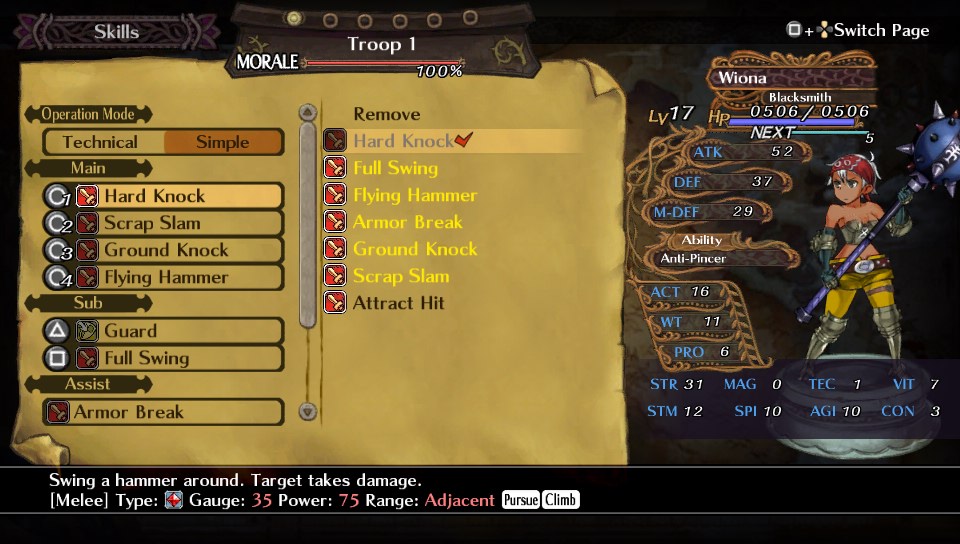960x544 pixels.
Task: Select the Scrap Slam main skill slot
Action: pyautogui.click(x=163, y=223)
